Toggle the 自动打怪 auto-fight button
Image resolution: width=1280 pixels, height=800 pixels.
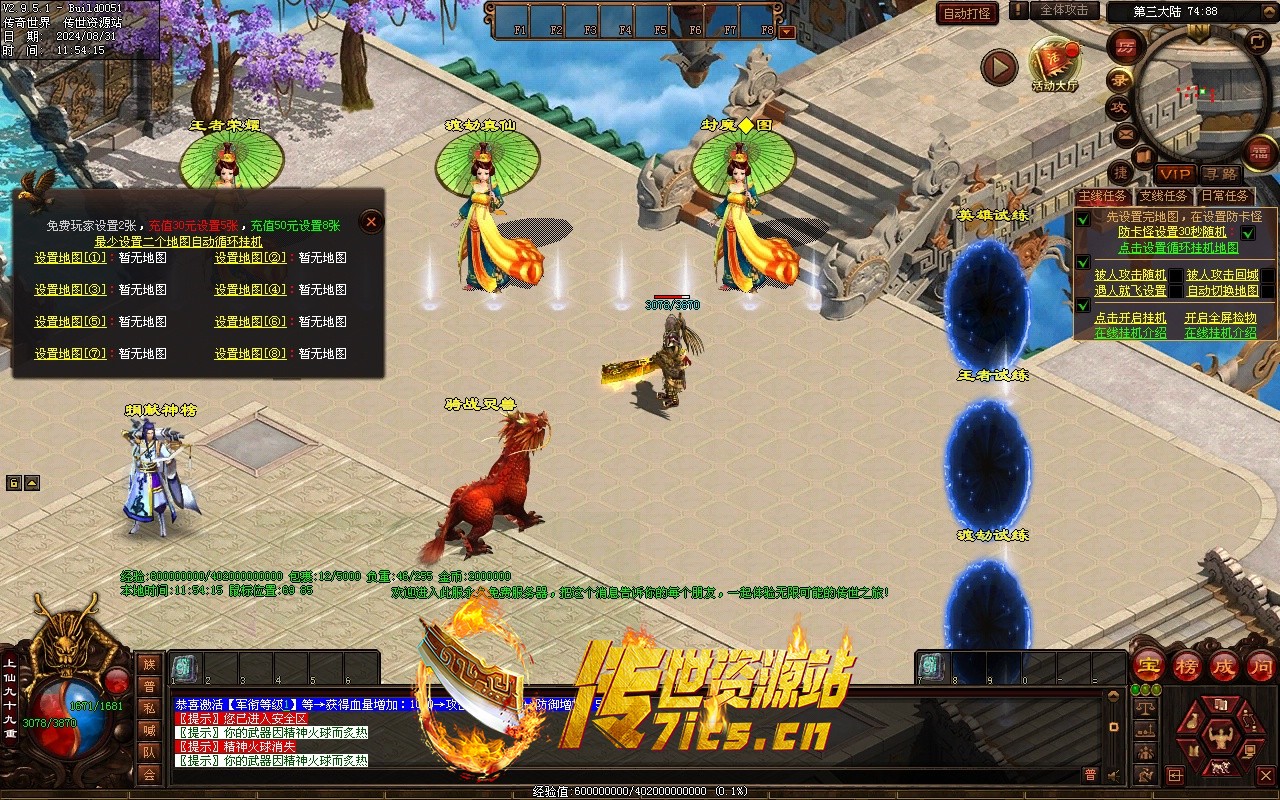(x=967, y=13)
